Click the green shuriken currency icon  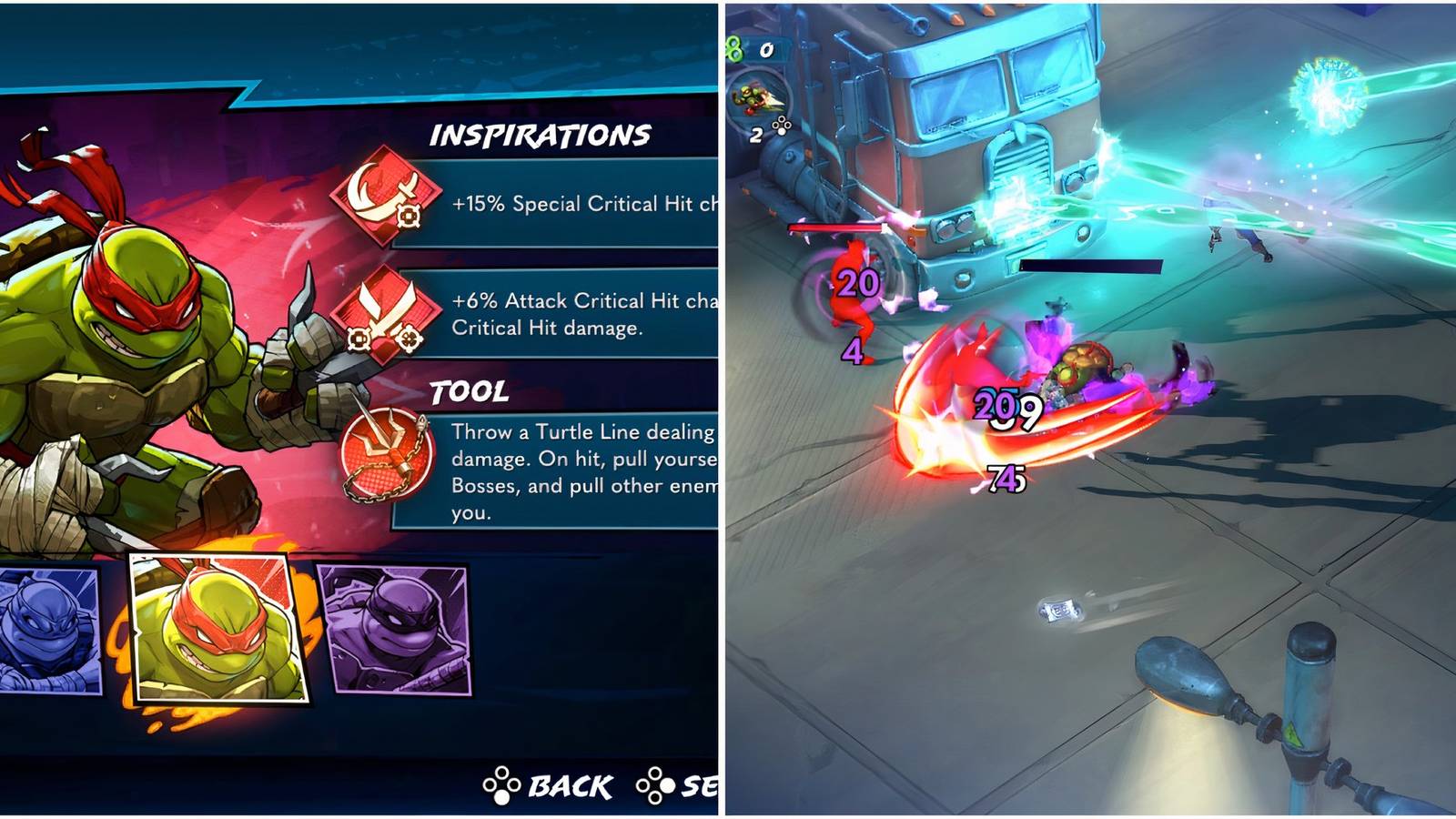733,47
